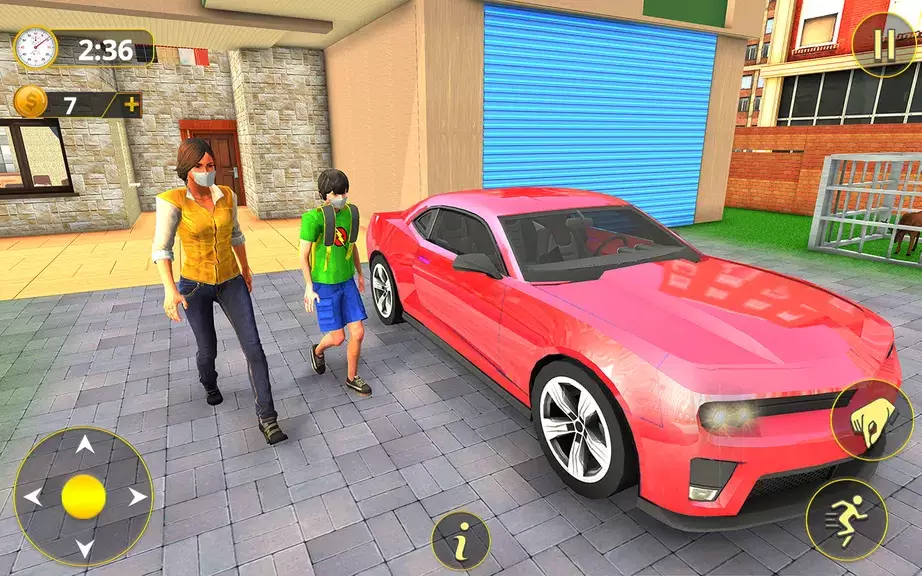Pause the game

point(882,45)
